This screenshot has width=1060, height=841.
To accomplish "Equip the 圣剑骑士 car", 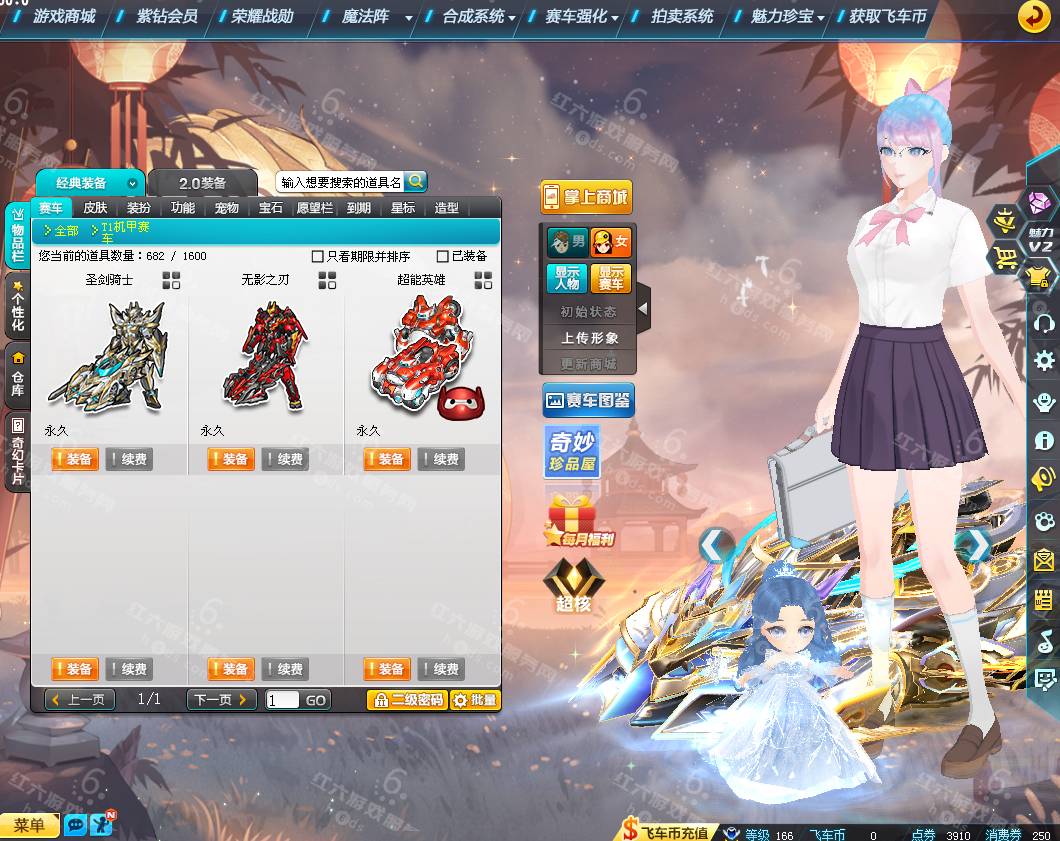I will click(74, 459).
